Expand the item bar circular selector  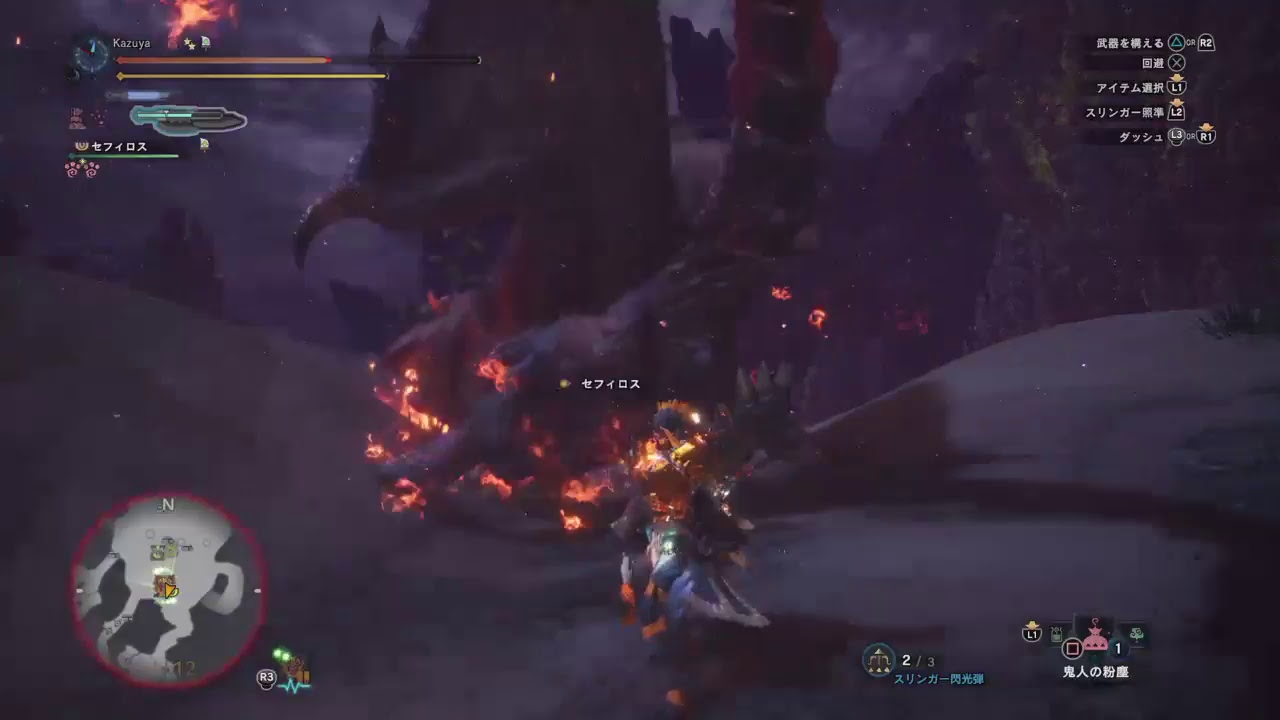pos(1072,647)
